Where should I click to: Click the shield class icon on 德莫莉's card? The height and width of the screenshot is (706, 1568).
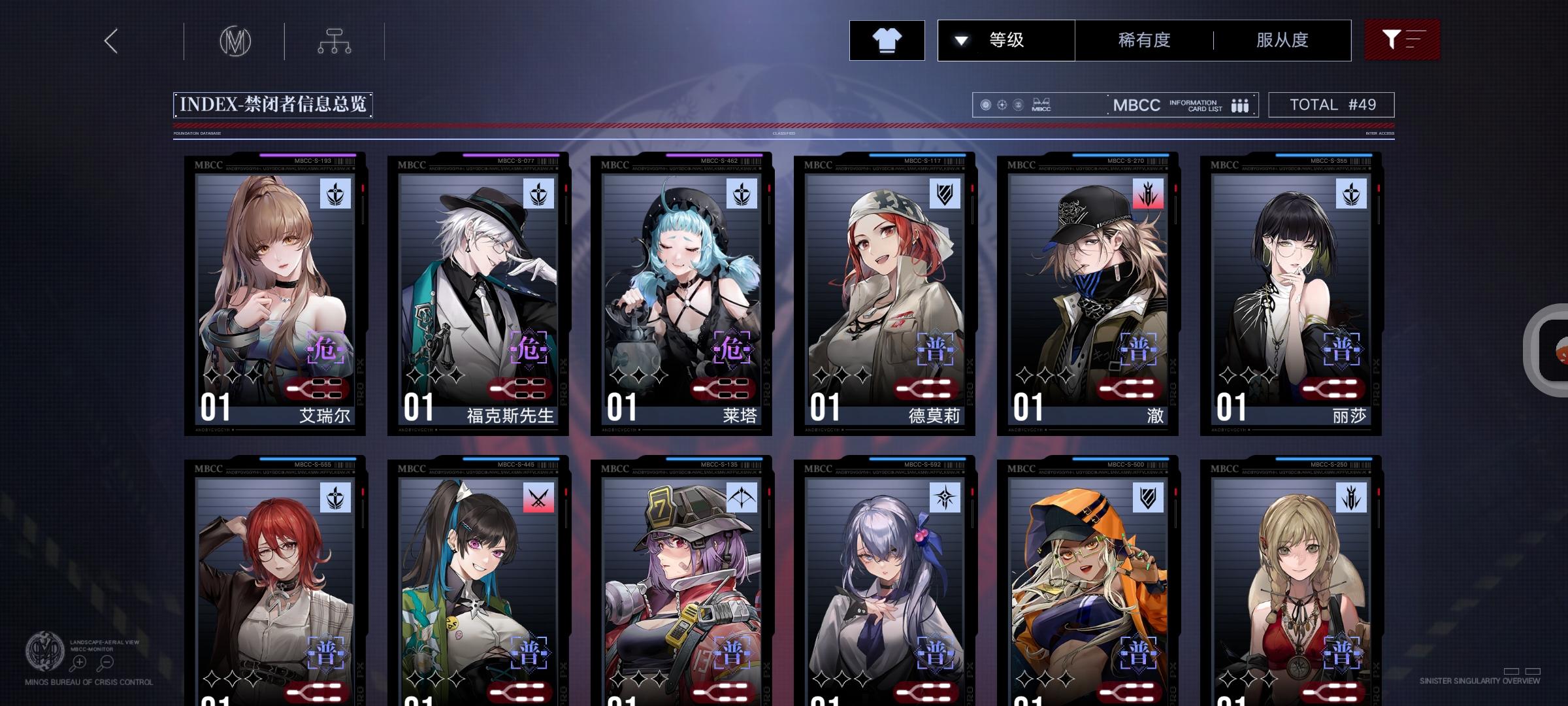coord(944,193)
